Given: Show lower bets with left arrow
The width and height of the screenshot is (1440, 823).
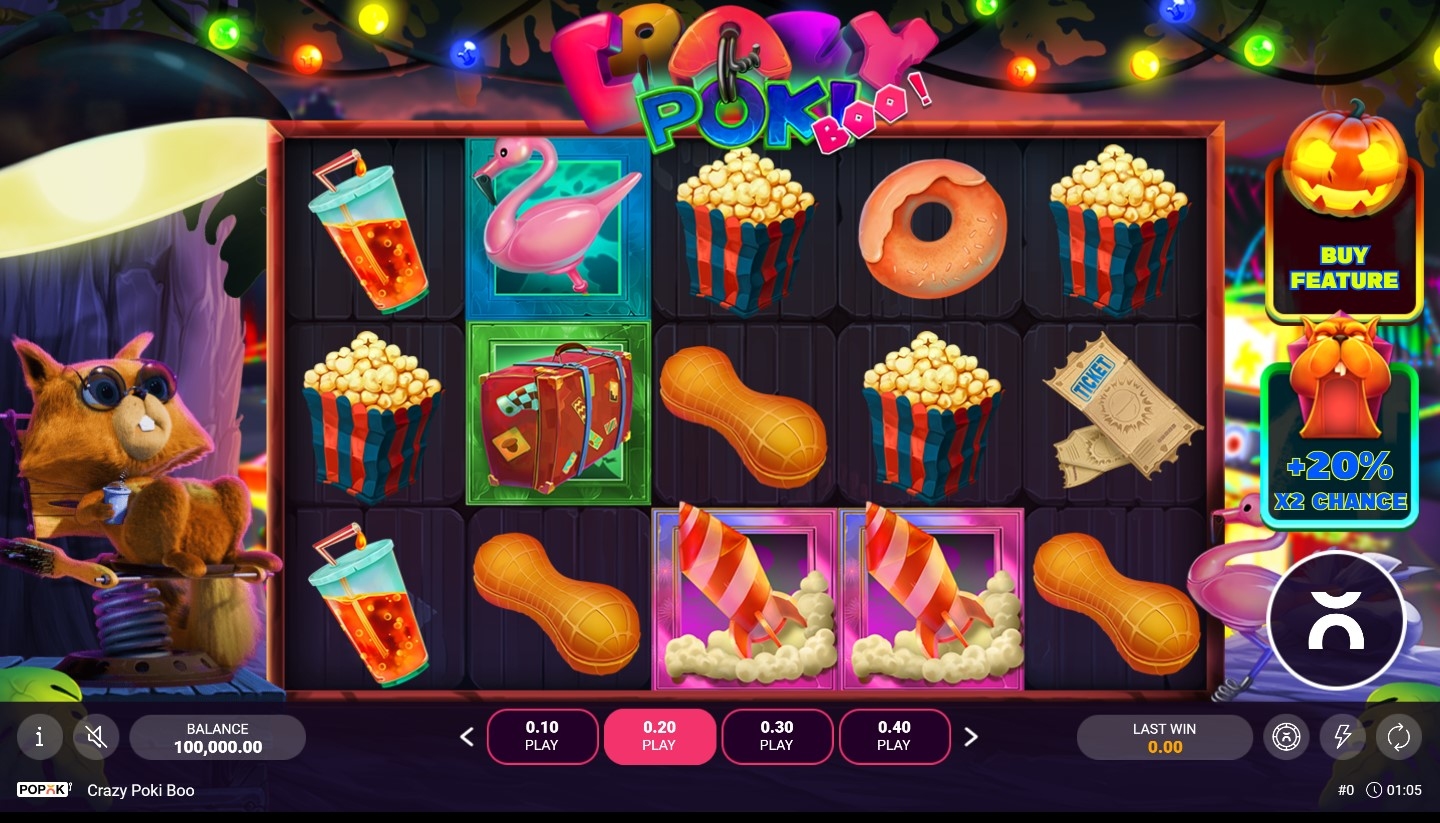Looking at the screenshot, I should coord(467,738).
